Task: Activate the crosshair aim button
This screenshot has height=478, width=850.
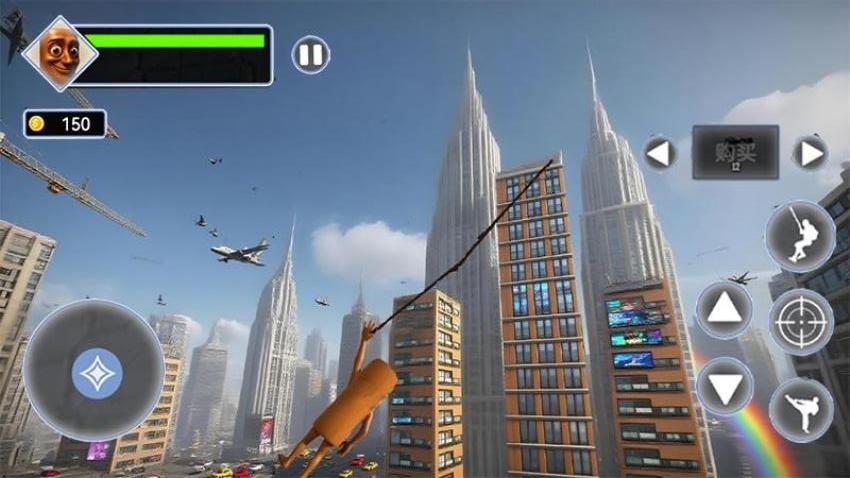Action: point(801,322)
